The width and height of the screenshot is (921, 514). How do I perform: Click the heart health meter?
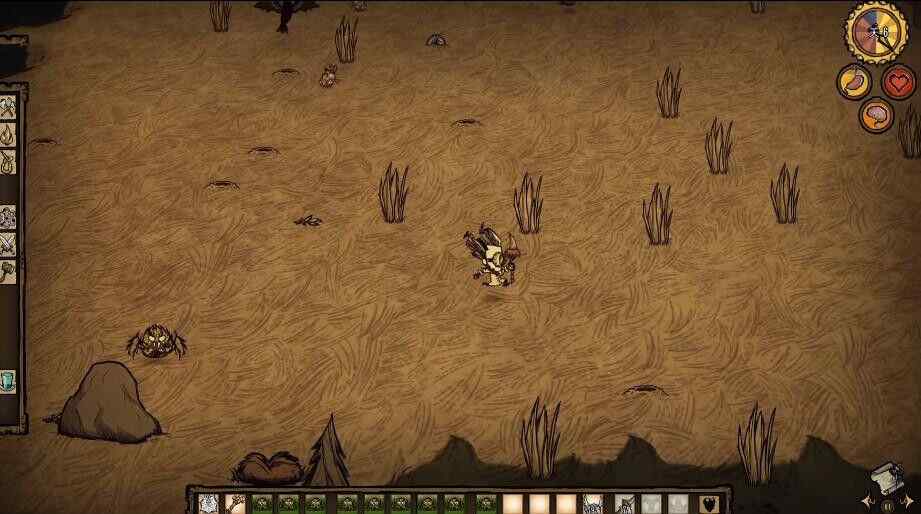coord(898,82)
